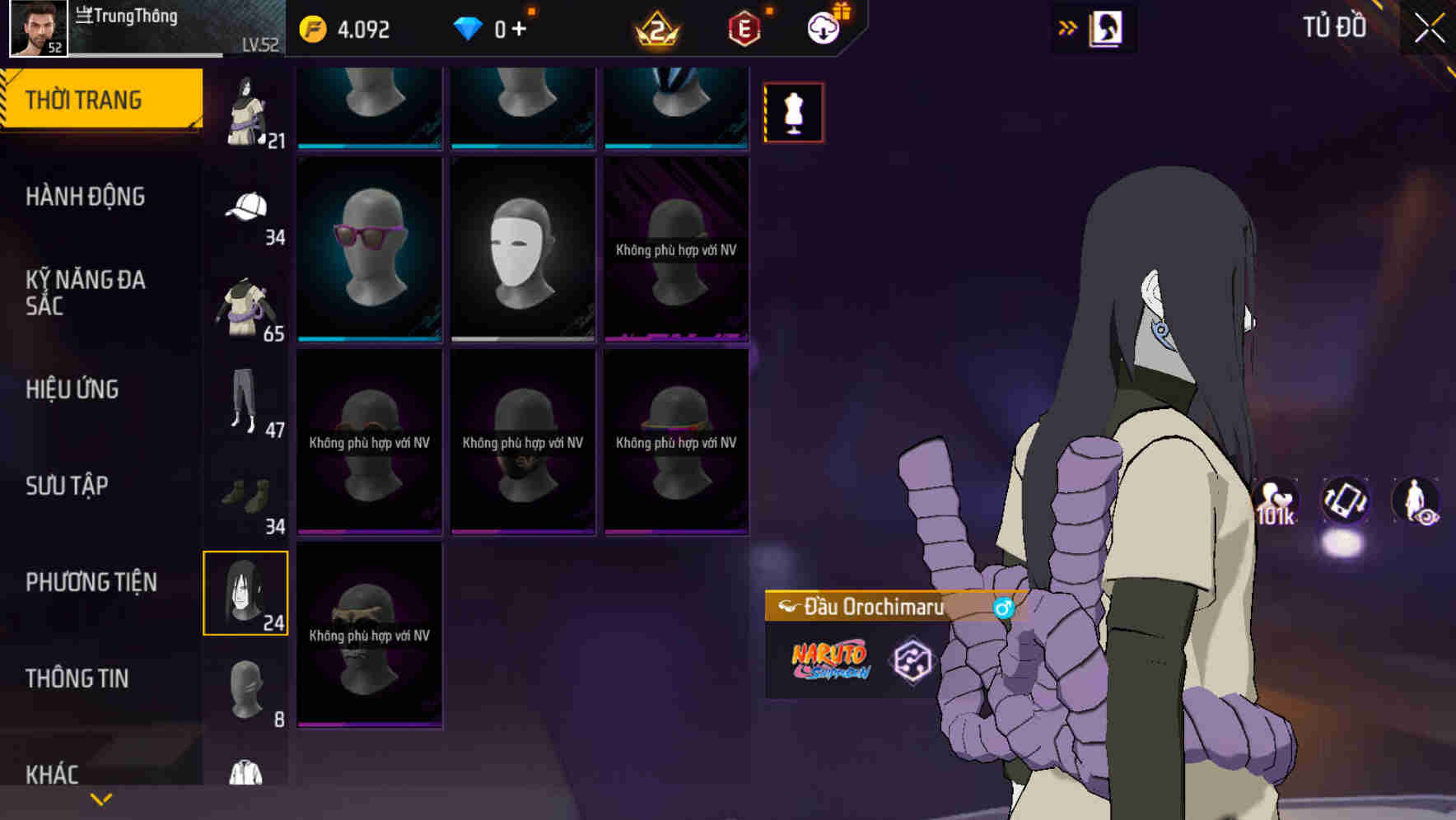Toggle the mannequin outfit preview

tap(793, 112)
